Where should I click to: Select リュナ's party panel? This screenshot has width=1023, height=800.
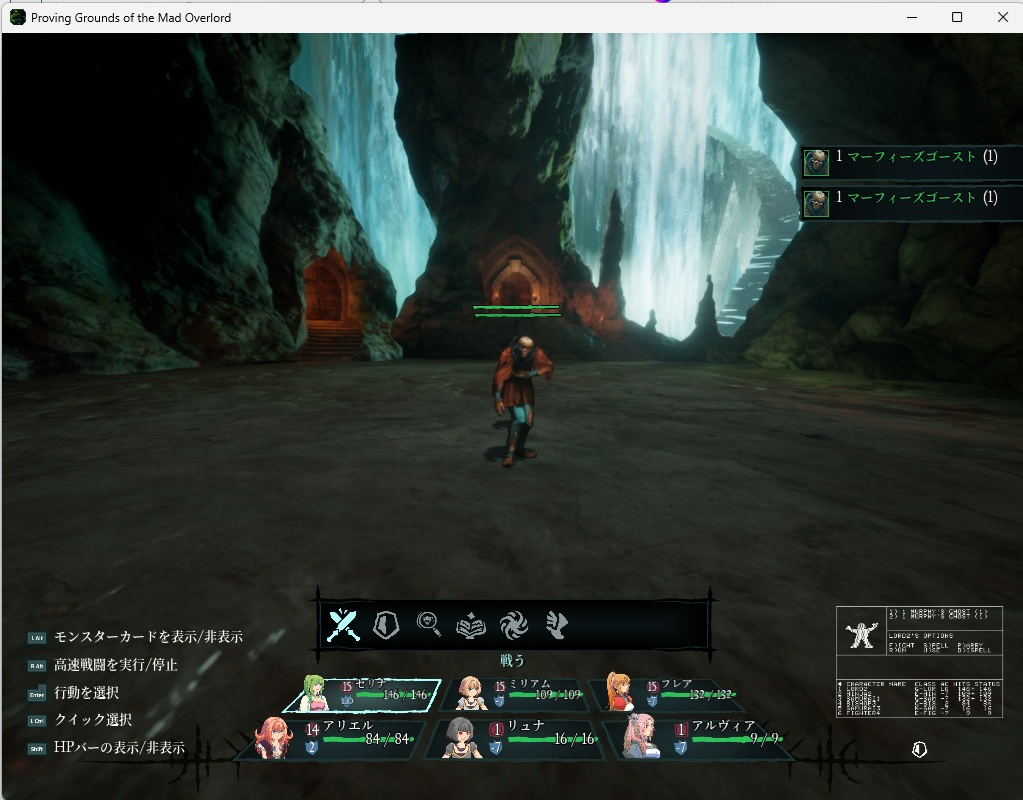coord(514,739)
